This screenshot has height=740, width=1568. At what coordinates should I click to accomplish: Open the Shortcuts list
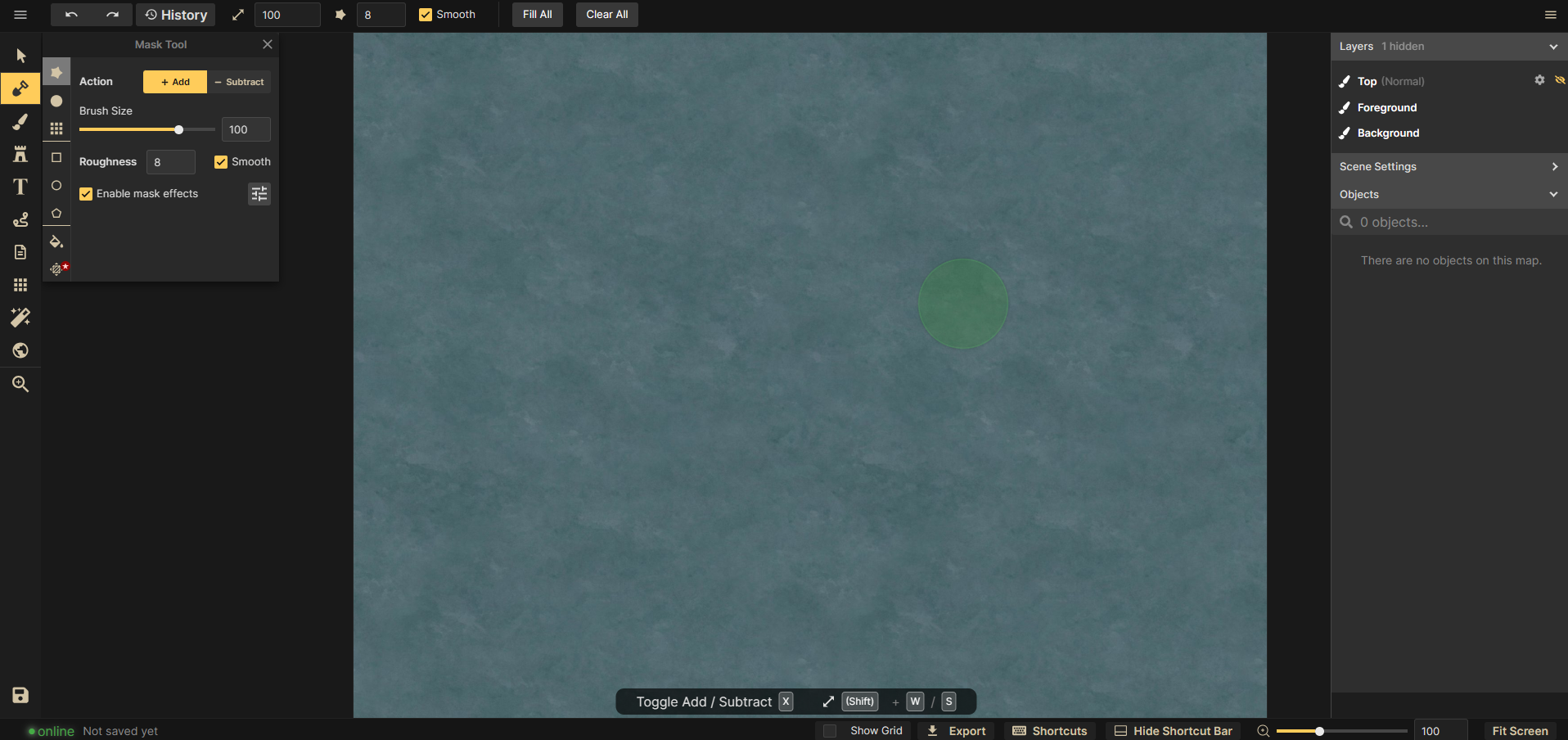[x=1050, y=731]
